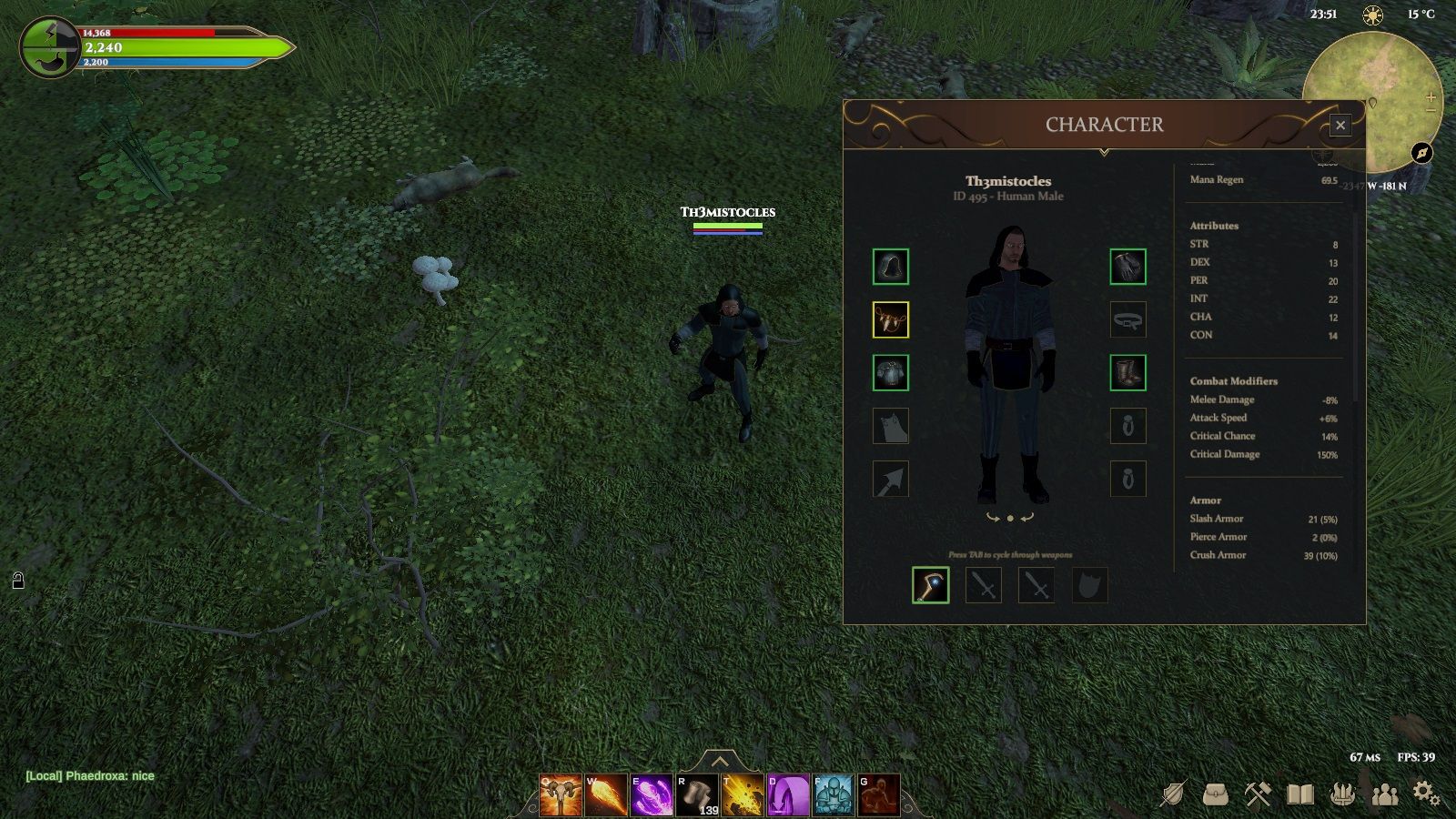Open the book journal icon
1456x819 pixels.
pos(1300,794)
